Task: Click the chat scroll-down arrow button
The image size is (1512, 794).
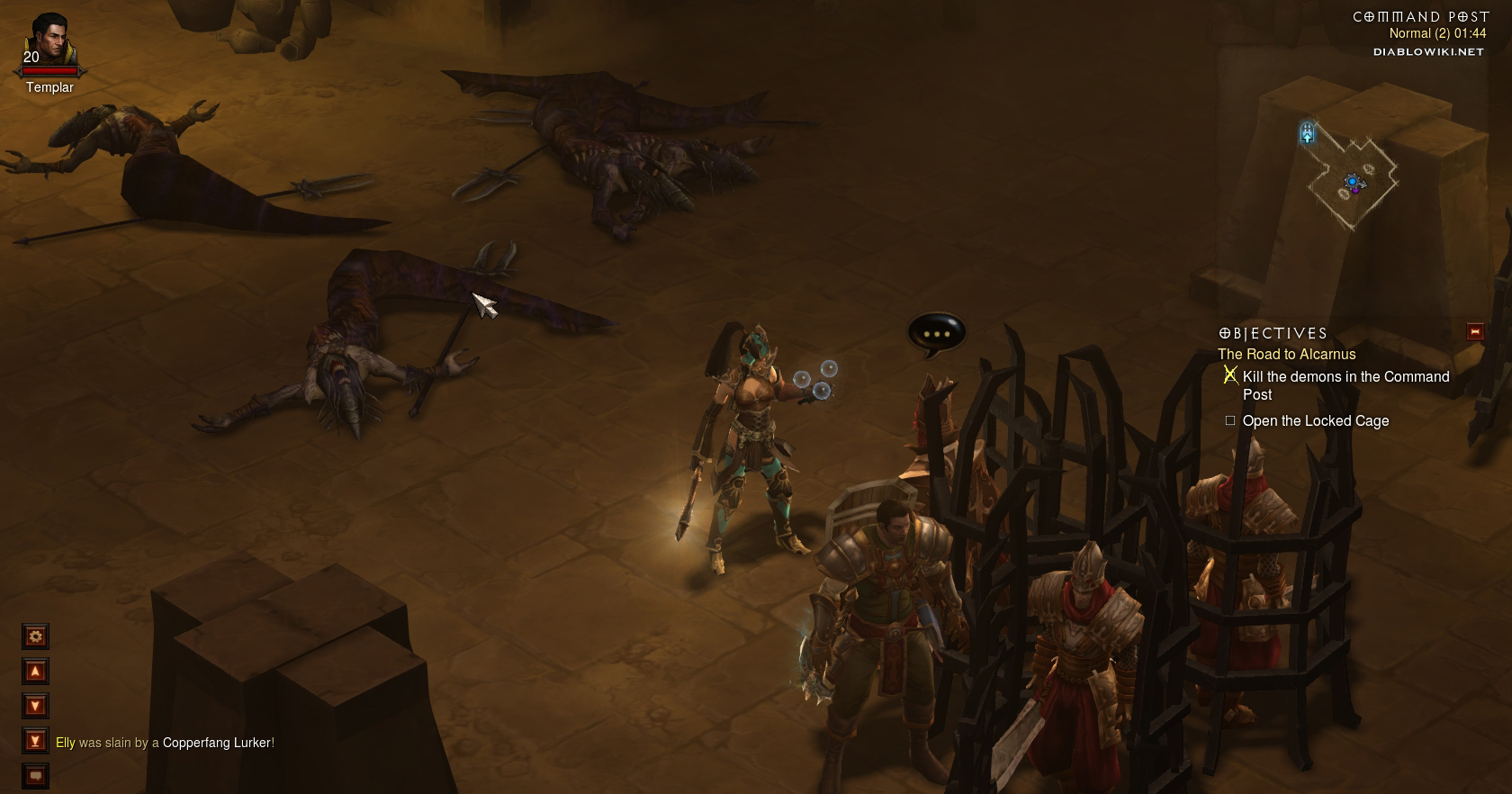Action: [35, 706]
